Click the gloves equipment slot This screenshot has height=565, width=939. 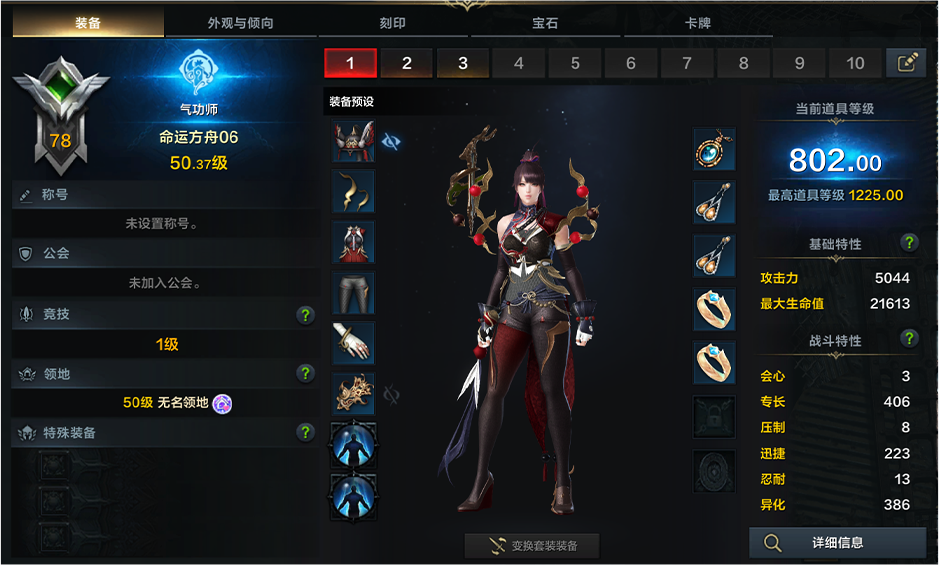pos(353,342)
